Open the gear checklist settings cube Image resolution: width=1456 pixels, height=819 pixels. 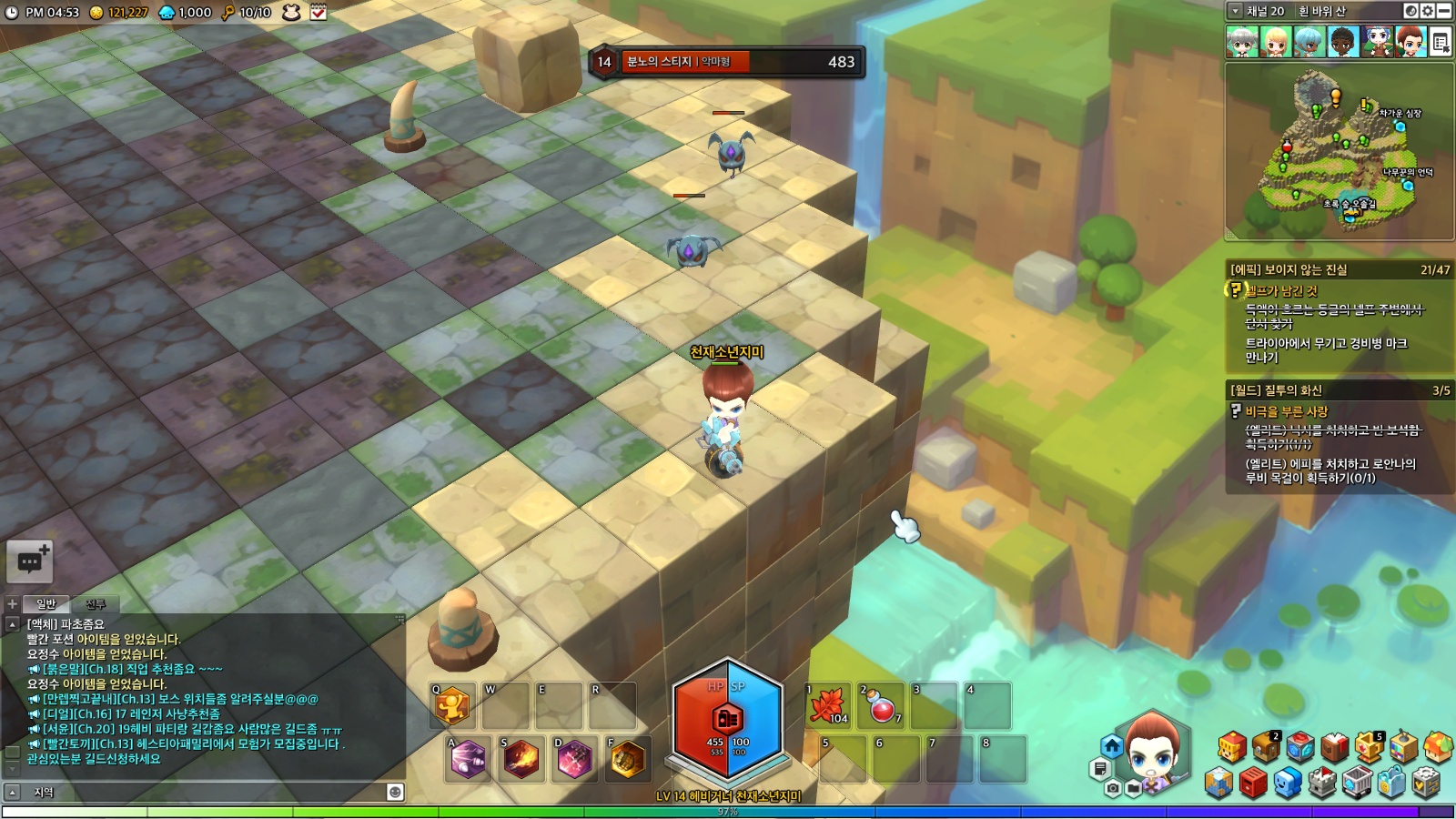pyautogui.click(x=1426, y=782)
